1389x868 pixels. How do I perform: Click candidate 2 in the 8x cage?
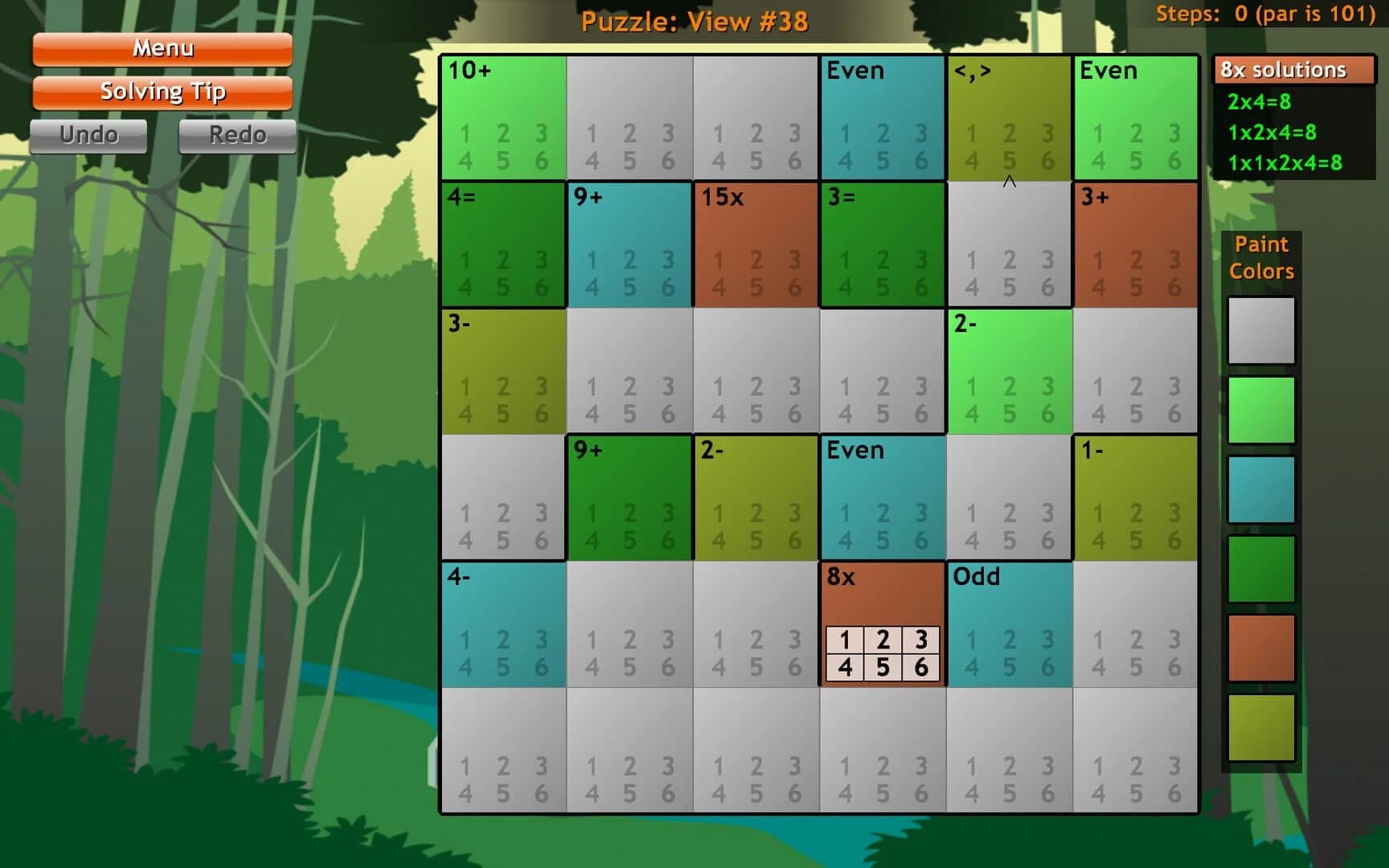point(883,641)
